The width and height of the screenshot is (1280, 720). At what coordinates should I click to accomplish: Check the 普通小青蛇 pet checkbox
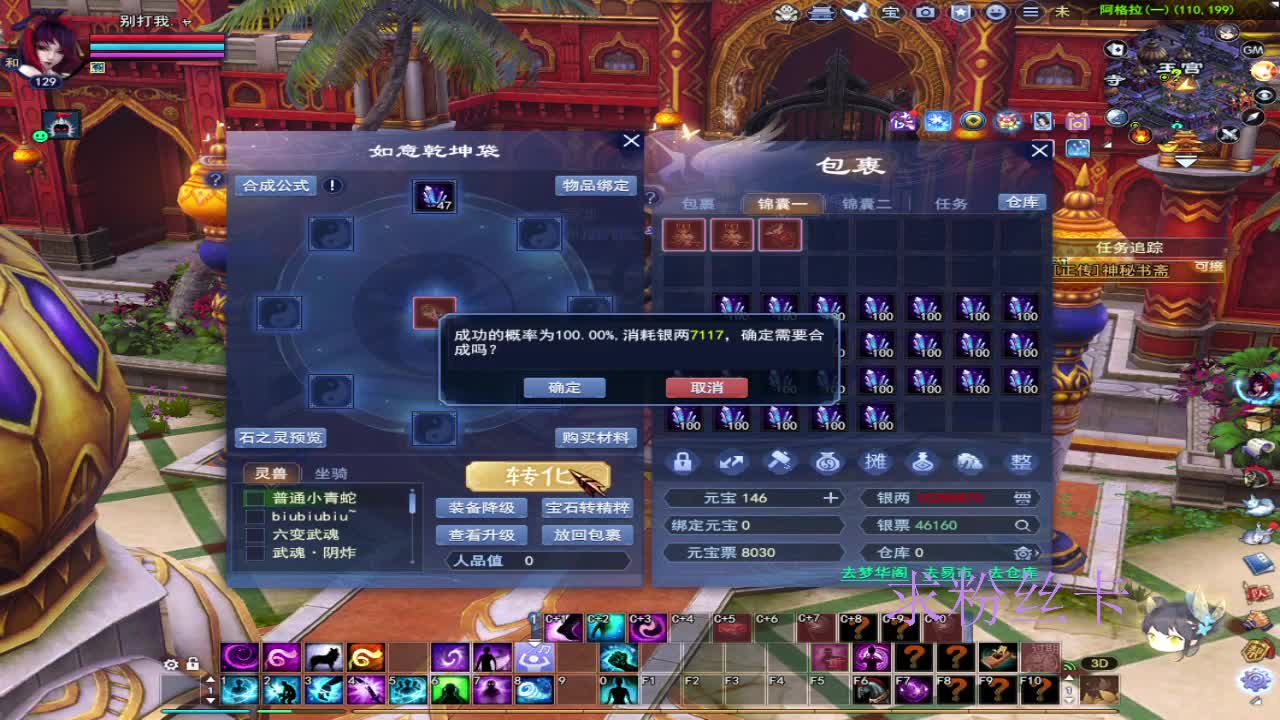point(255,496)
